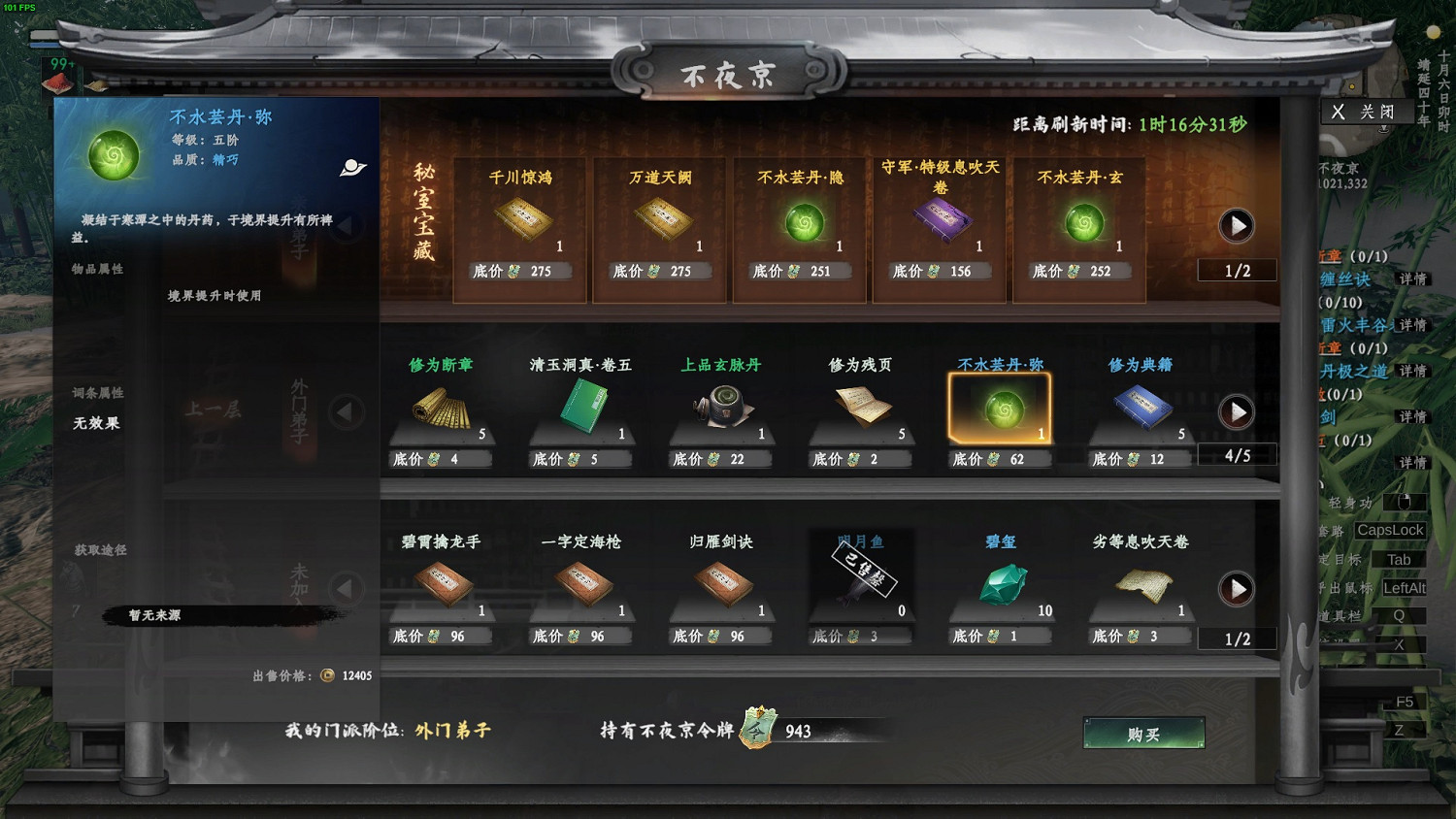
Task: Open 详情 next to 缠丝诀
Action: click(1413, 279)
